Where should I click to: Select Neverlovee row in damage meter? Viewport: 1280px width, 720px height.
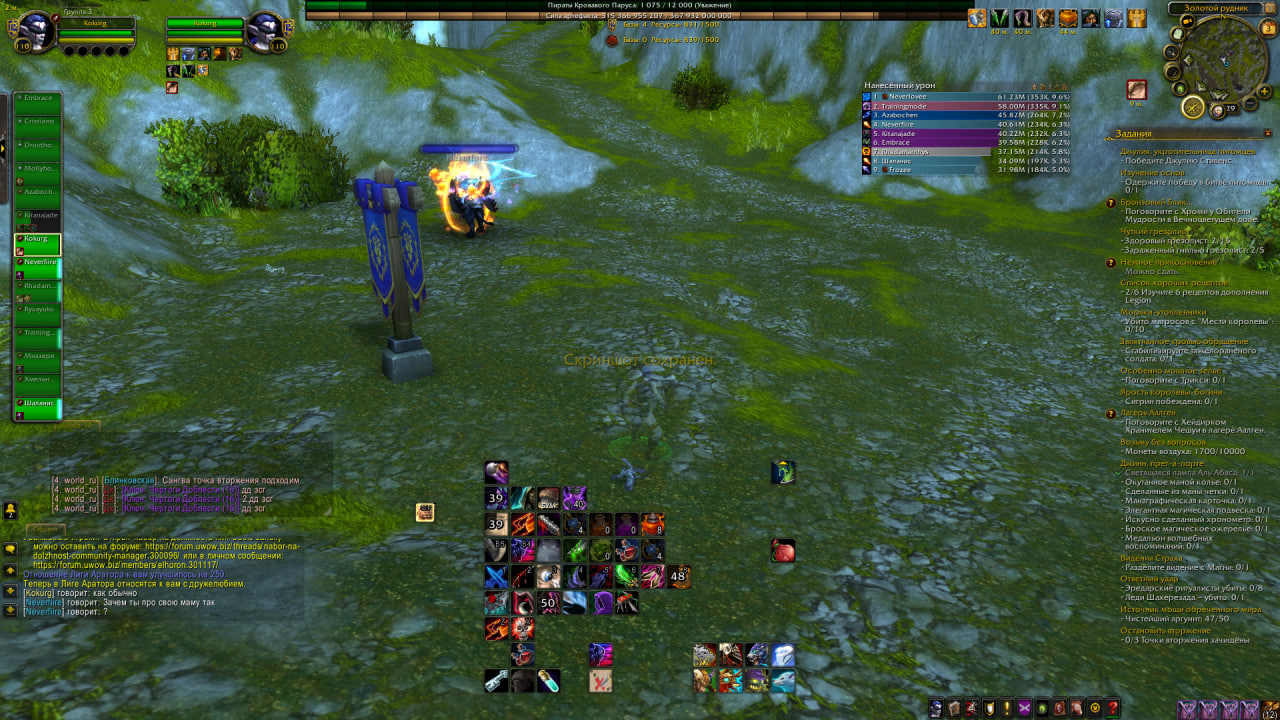[918, 97]
